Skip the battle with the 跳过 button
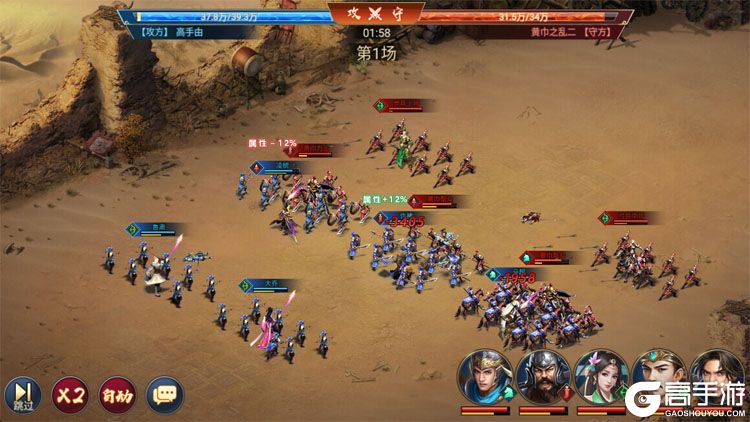750x422 pixels. pyautogui.click(x=21, y=394)
